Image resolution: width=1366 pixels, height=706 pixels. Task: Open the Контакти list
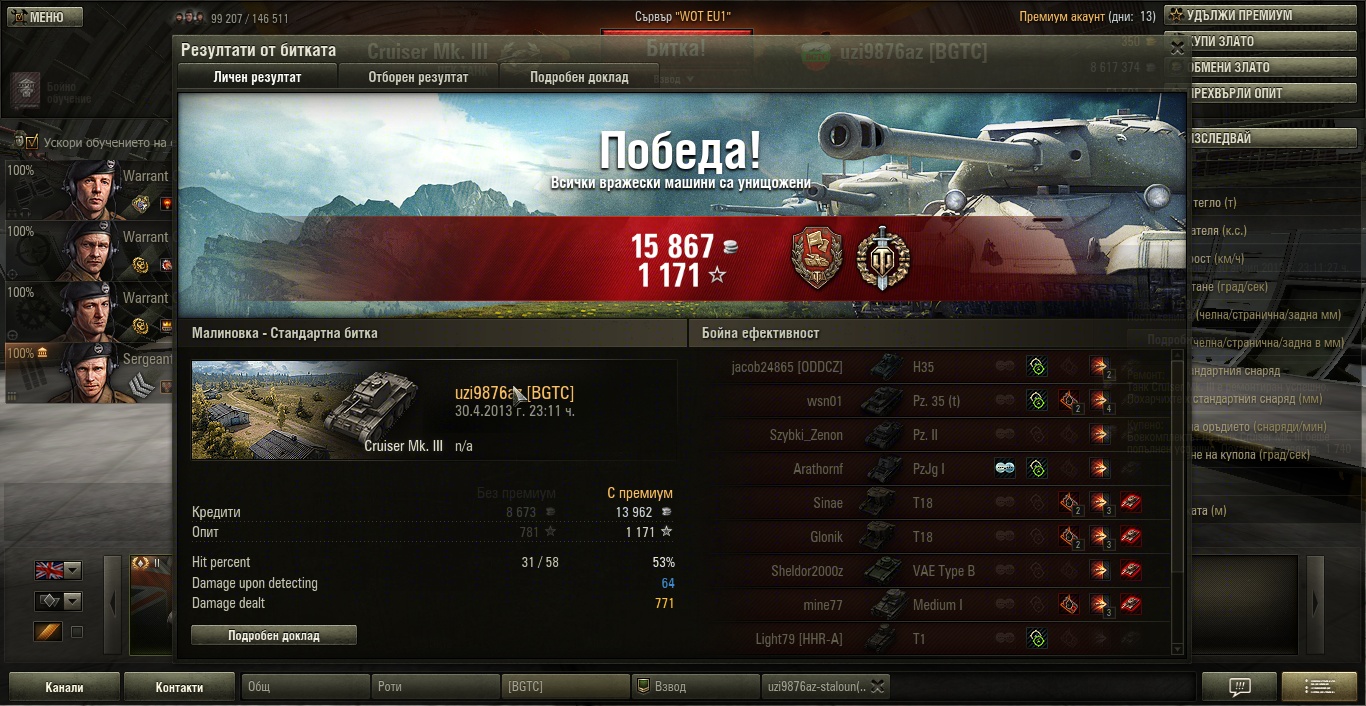pos(179,687)
